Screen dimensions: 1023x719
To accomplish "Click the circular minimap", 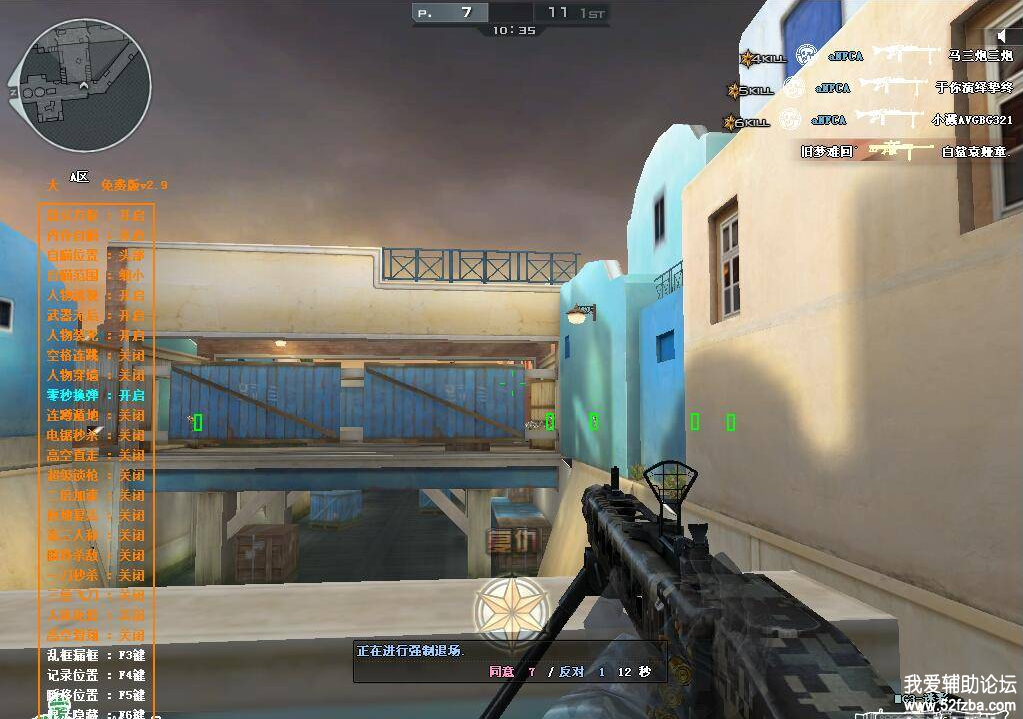I will pos(79,86).
